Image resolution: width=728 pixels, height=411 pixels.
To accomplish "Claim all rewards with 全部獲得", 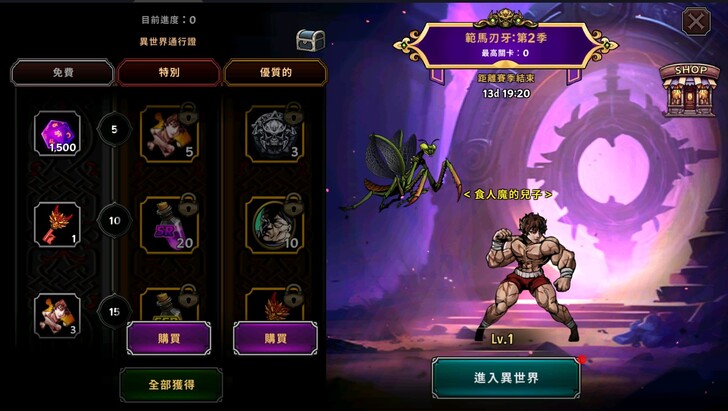I will 171,383.
